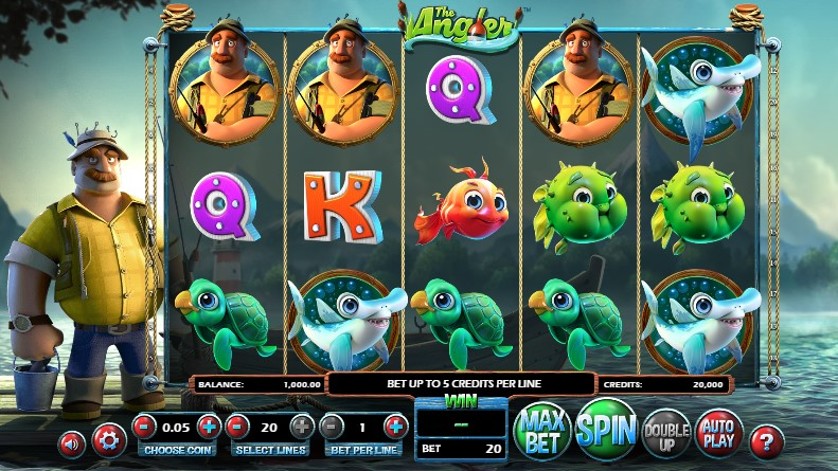The height and width of the screenshot is (471, 838).
Task: Hit the green SPIN button
Action: [606, 429]
